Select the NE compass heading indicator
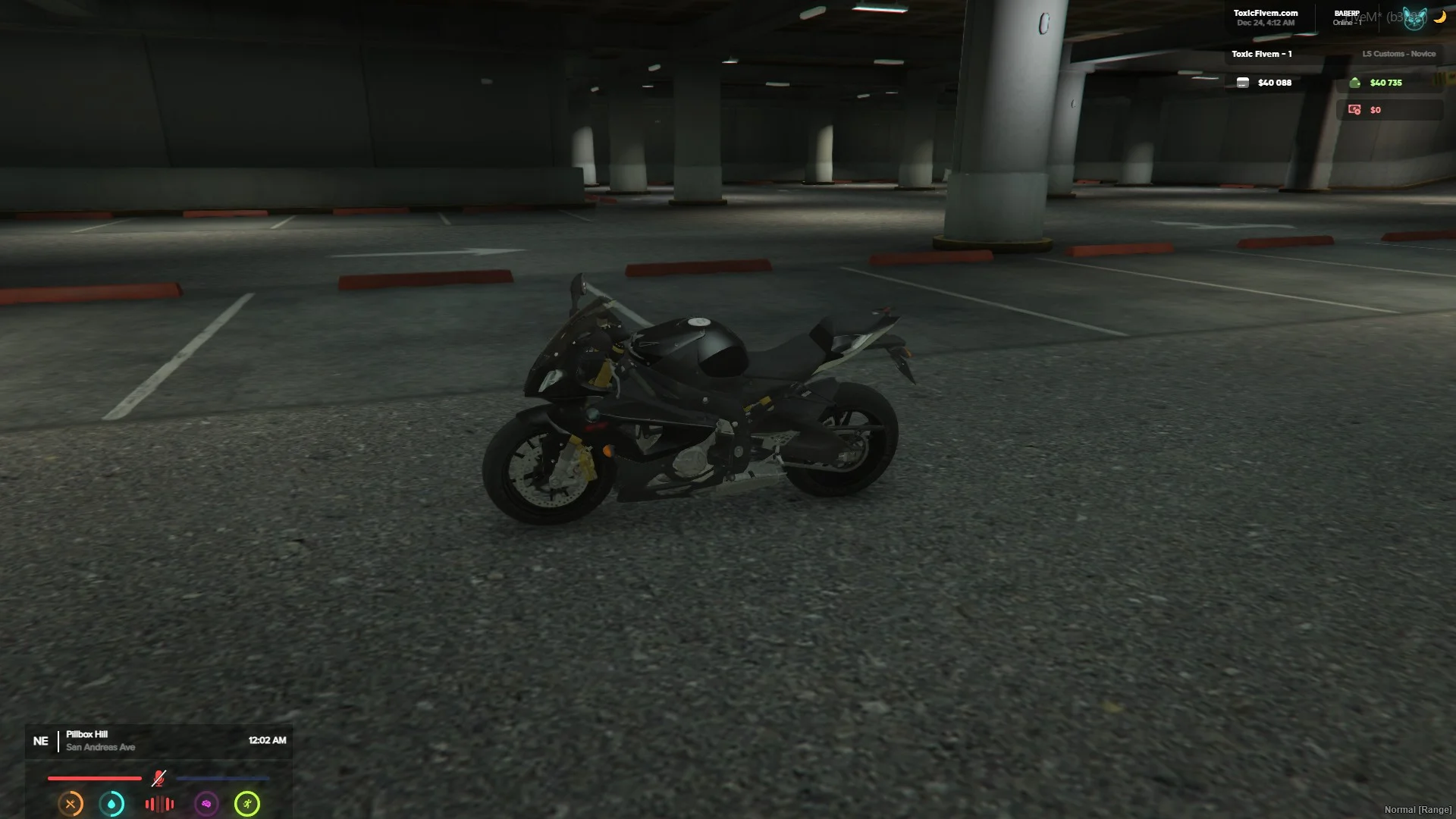 click(x=41, y=741)
